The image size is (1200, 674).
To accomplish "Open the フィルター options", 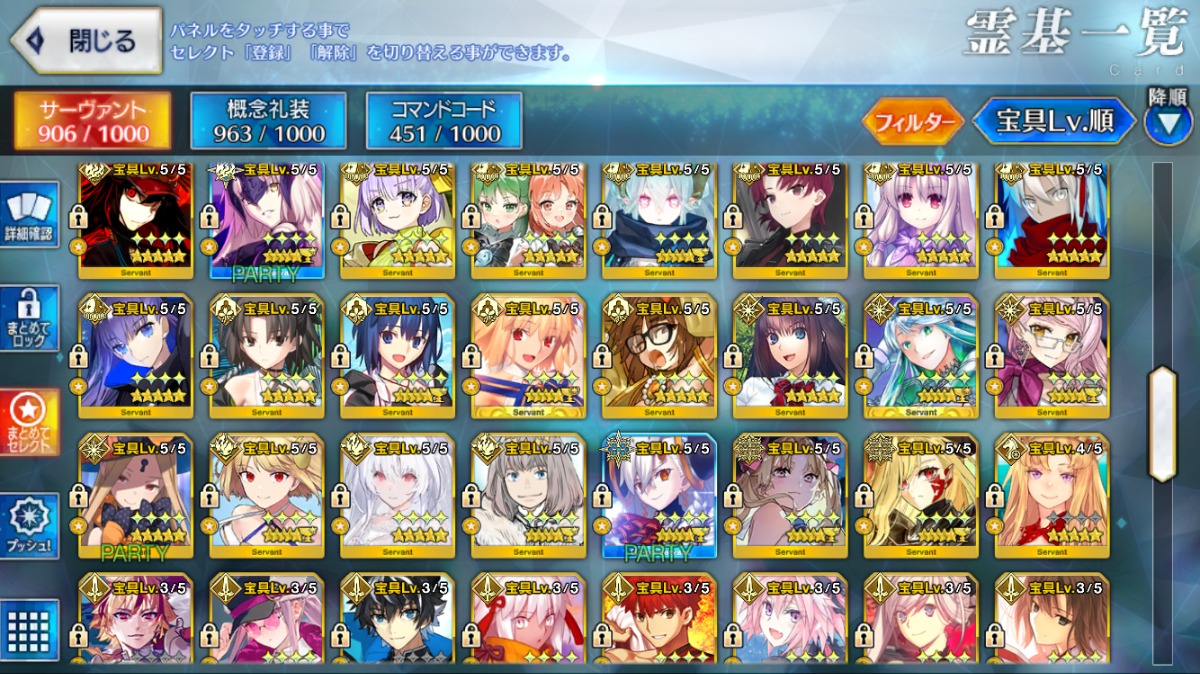I will click(913, 122).
